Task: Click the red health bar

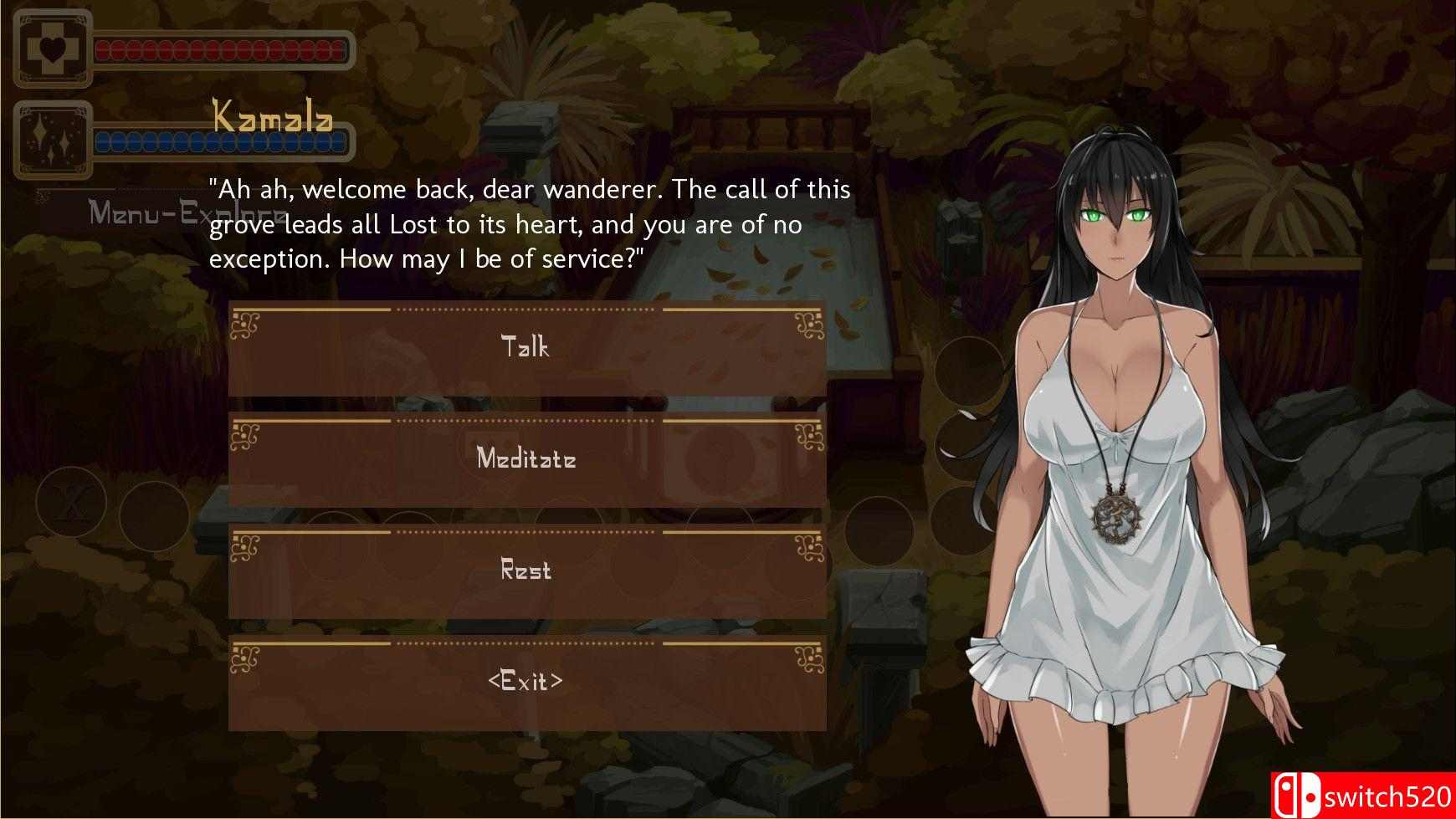Action: (222, 50)
